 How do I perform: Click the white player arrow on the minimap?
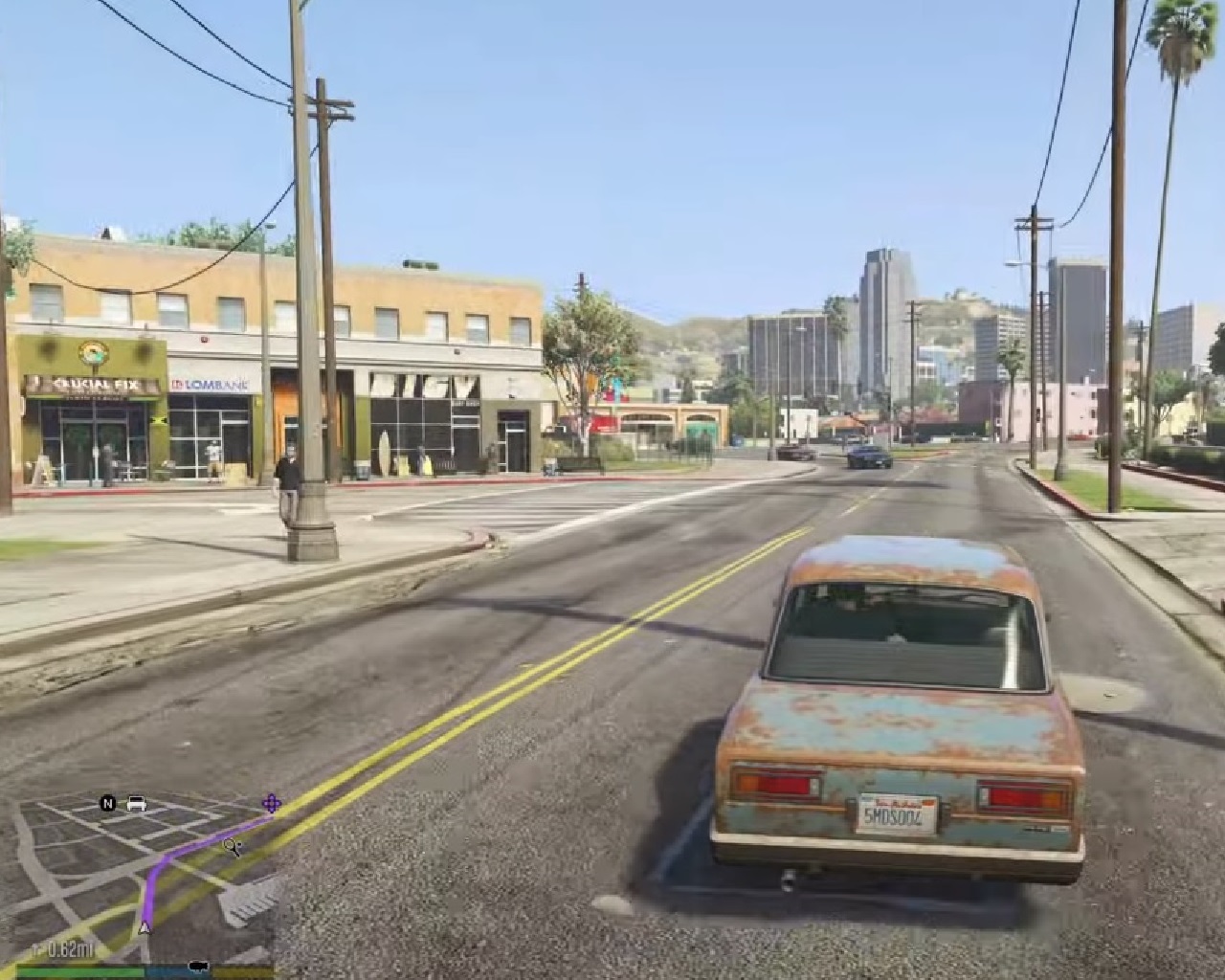(x=145, y=926)
